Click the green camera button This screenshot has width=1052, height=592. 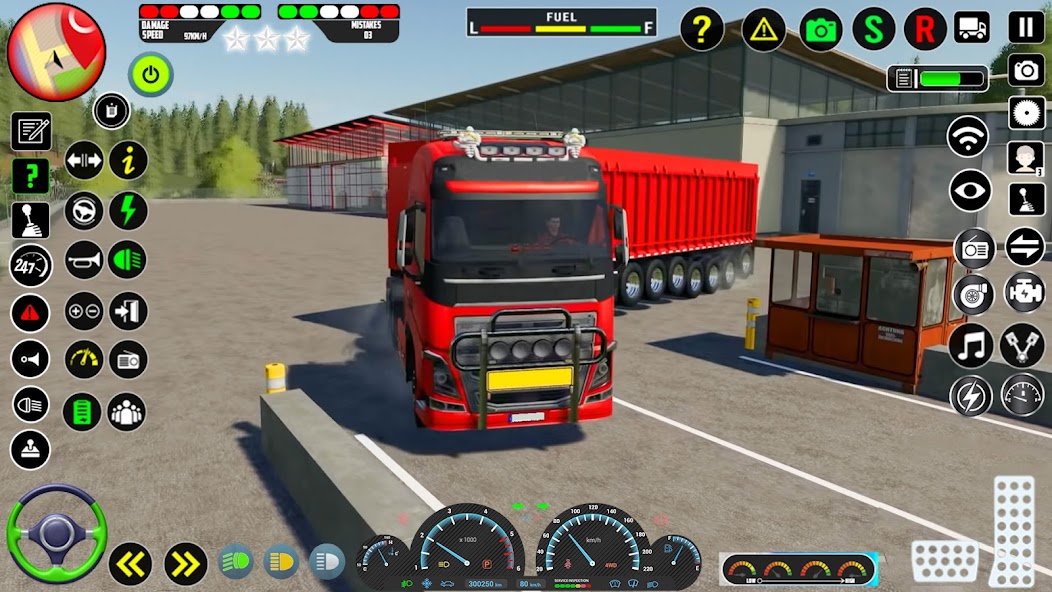[x=821, y=30]
